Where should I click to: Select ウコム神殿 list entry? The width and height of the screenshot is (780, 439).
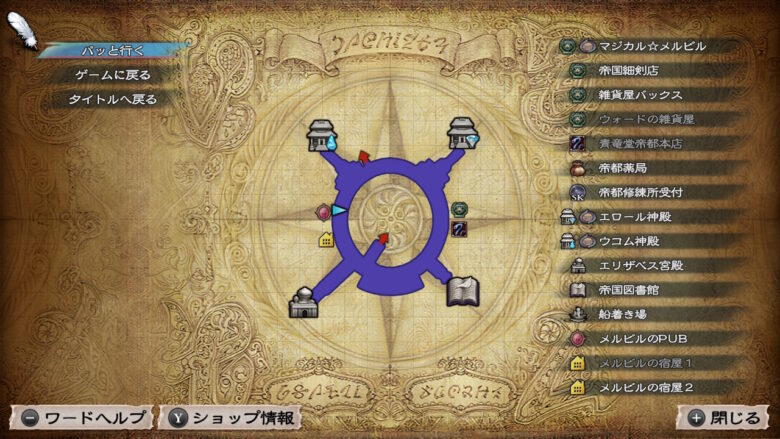click(635, 241)
